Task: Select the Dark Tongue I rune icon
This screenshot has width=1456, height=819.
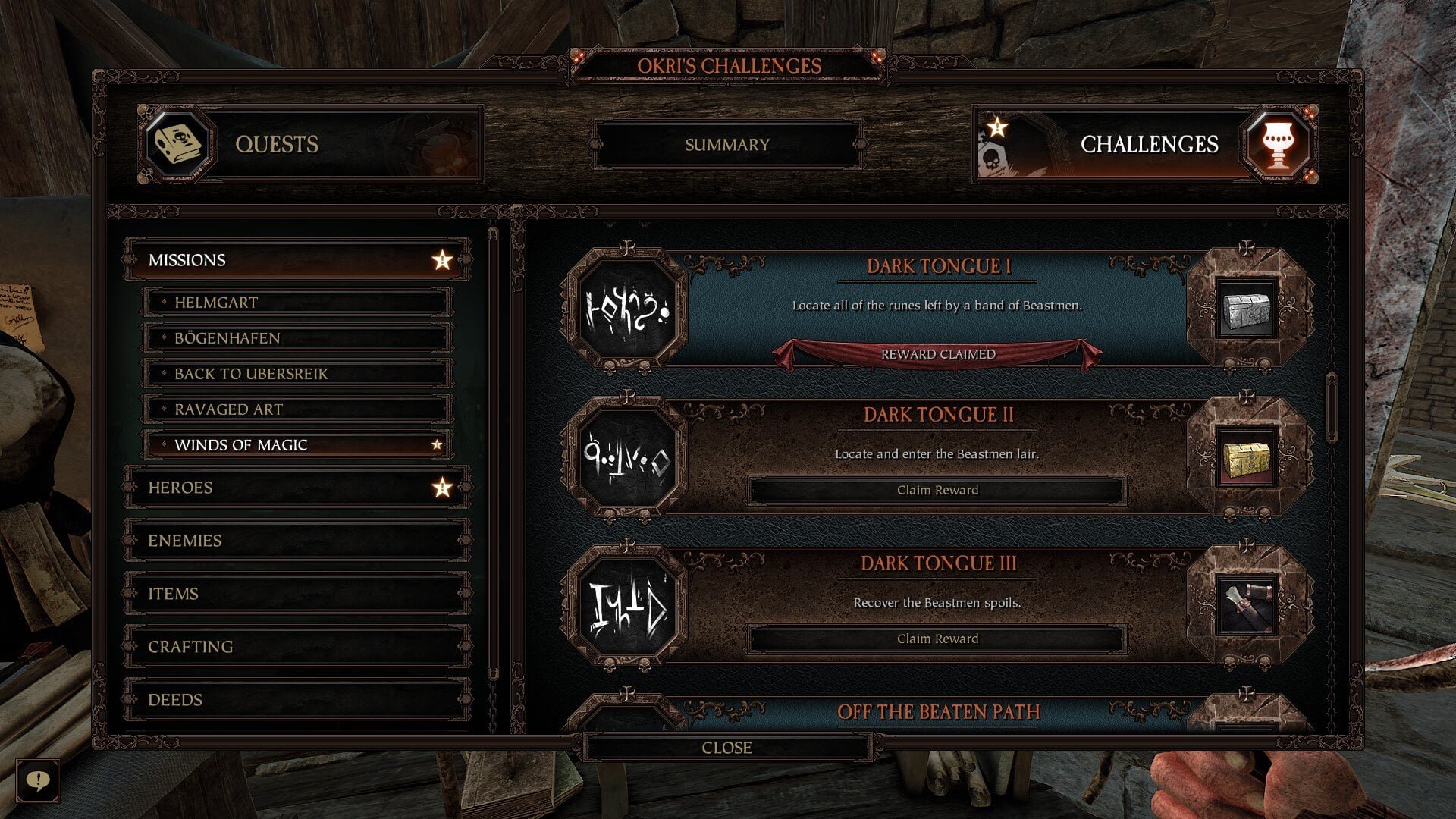Action: [x=626, y=310]
